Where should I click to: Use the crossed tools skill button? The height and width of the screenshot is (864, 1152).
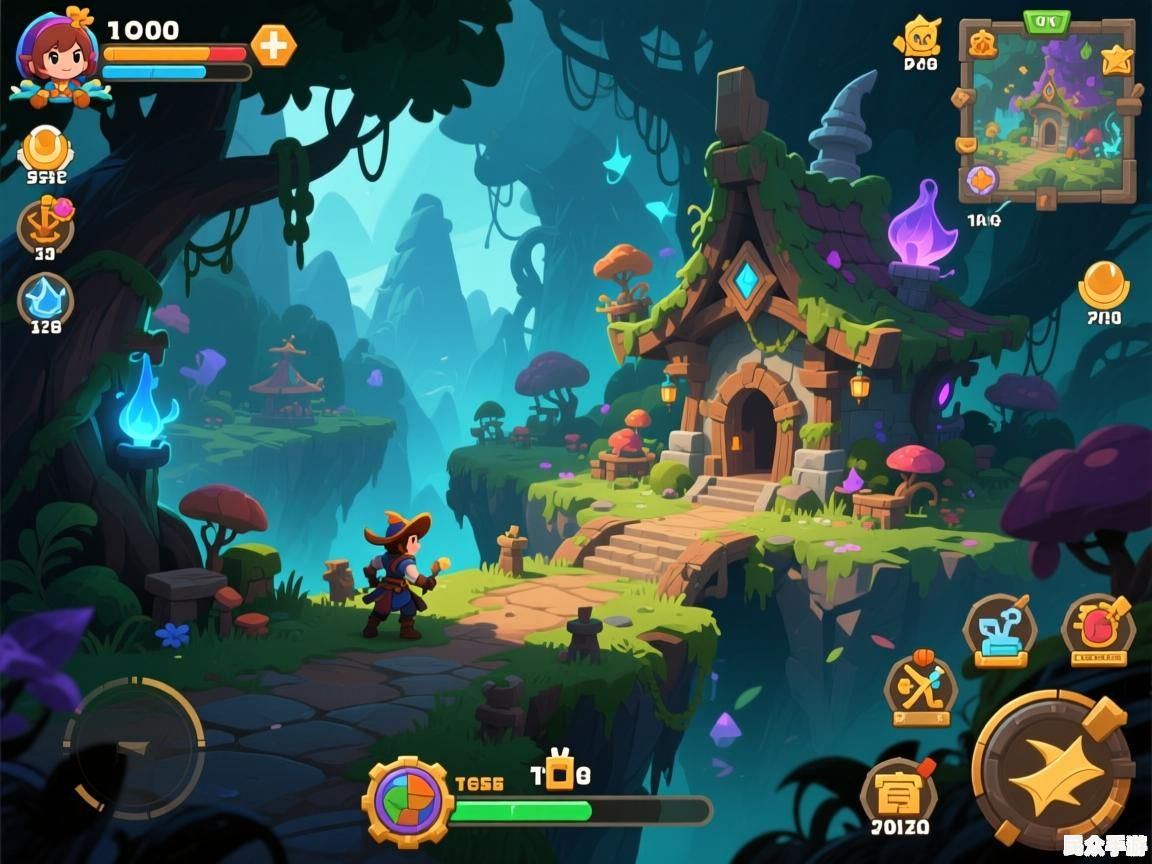(x=921, y=689)
